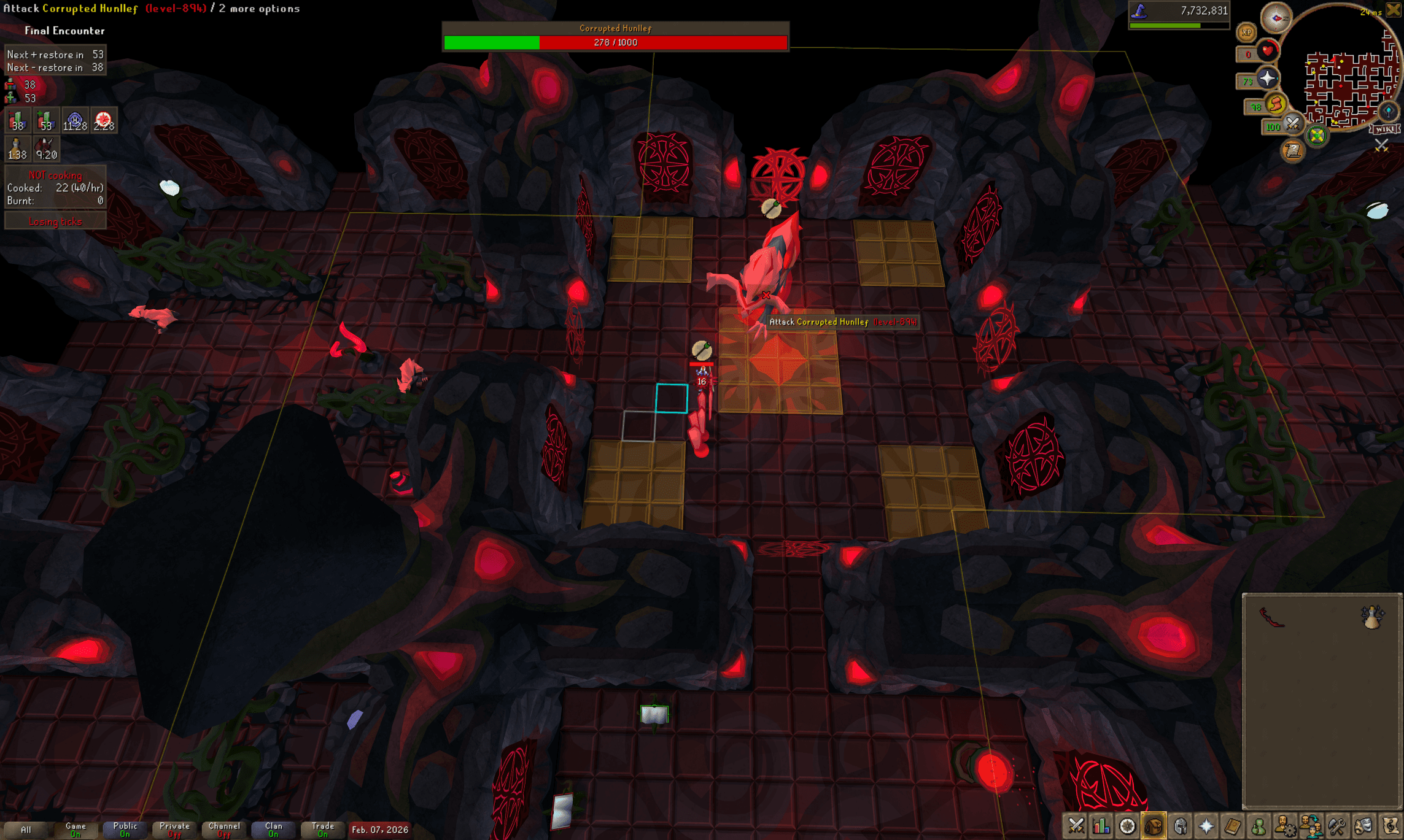
Task: Turn off Trade chat filter
Action: (x=322, y=830)
